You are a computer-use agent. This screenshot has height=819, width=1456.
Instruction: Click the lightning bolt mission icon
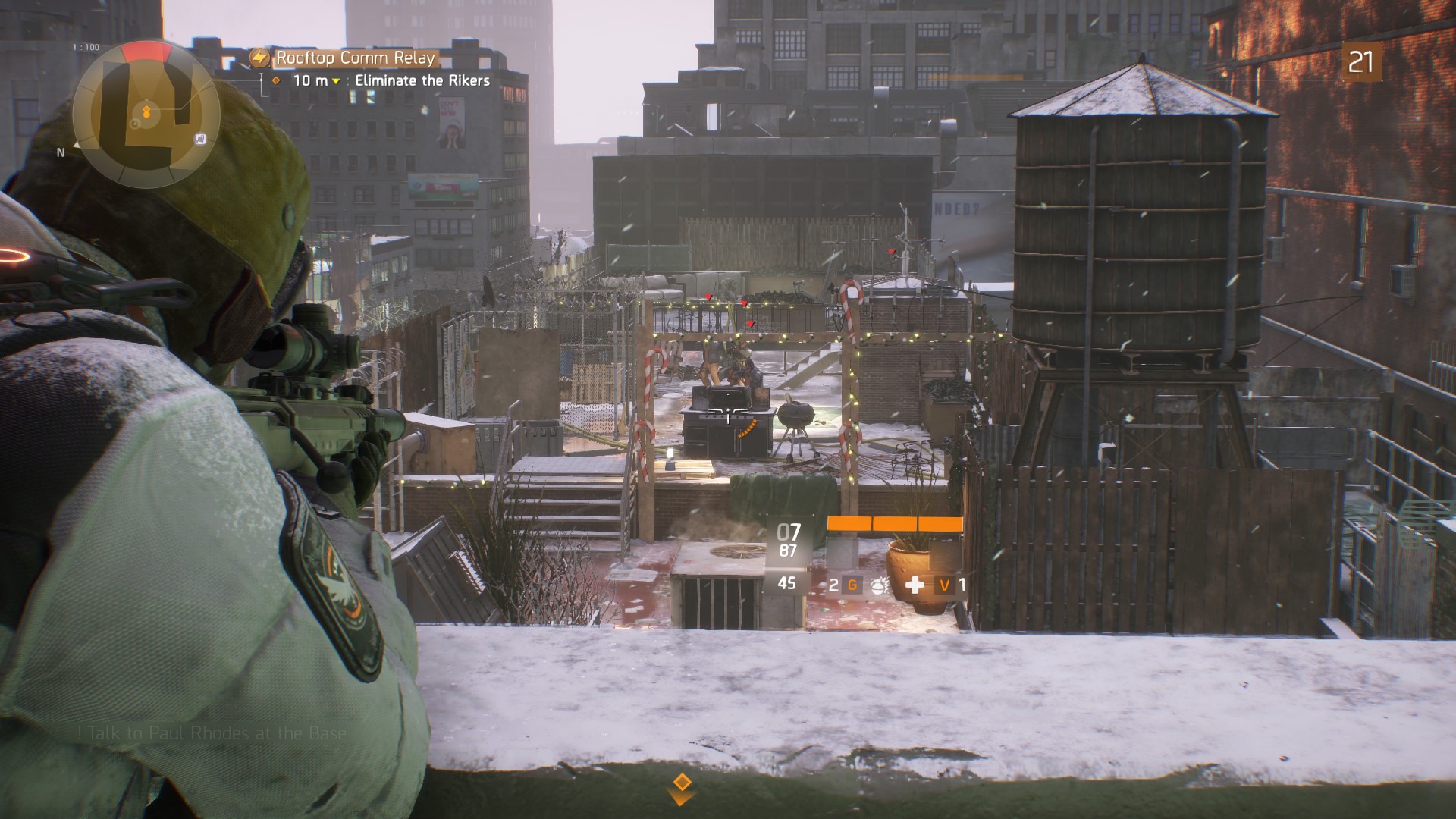tap(260, 58)
